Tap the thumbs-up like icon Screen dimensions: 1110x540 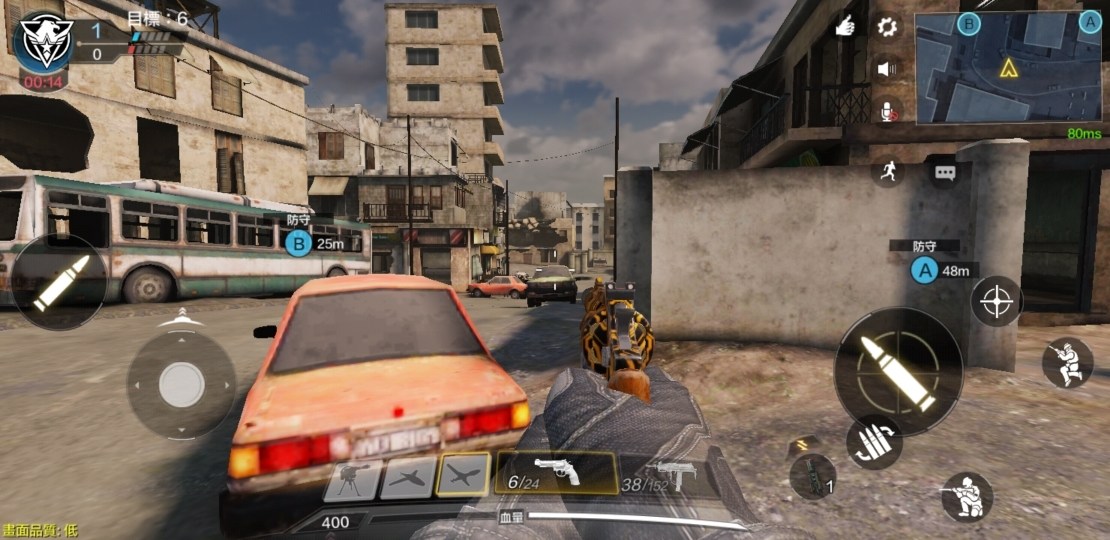point(845,27)
